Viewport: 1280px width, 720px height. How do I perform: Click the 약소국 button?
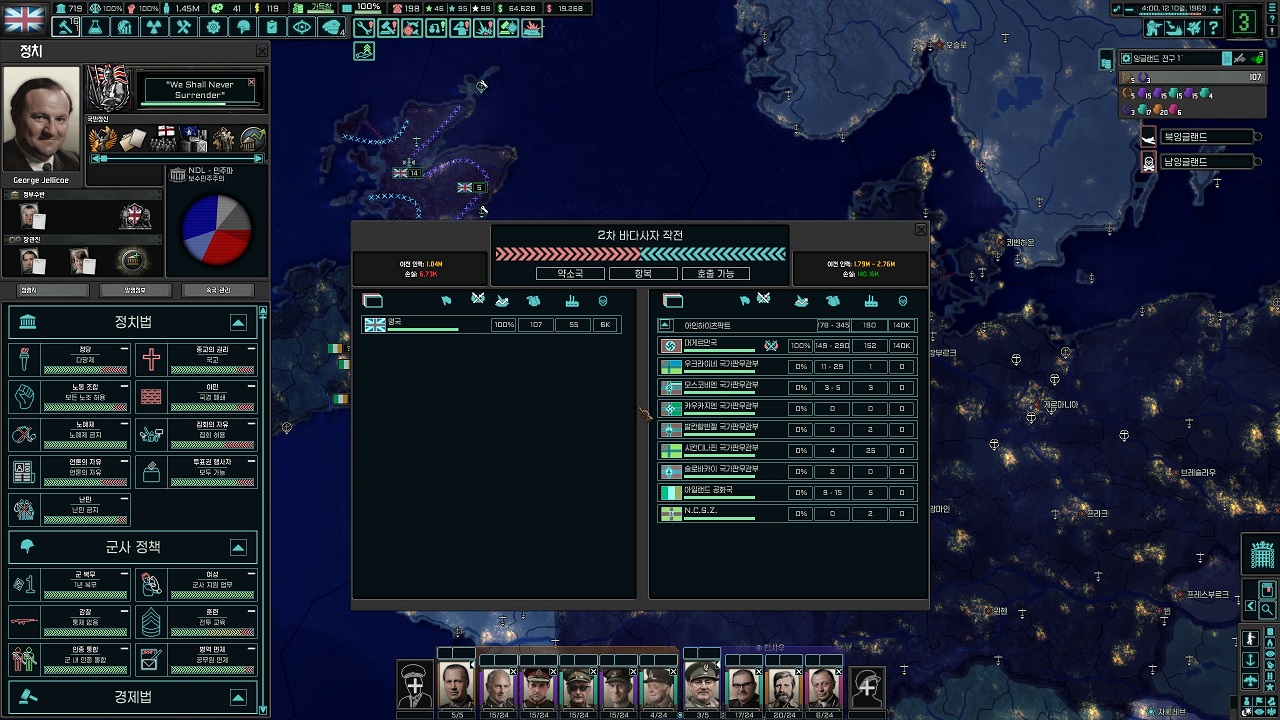tap(570, 273)
